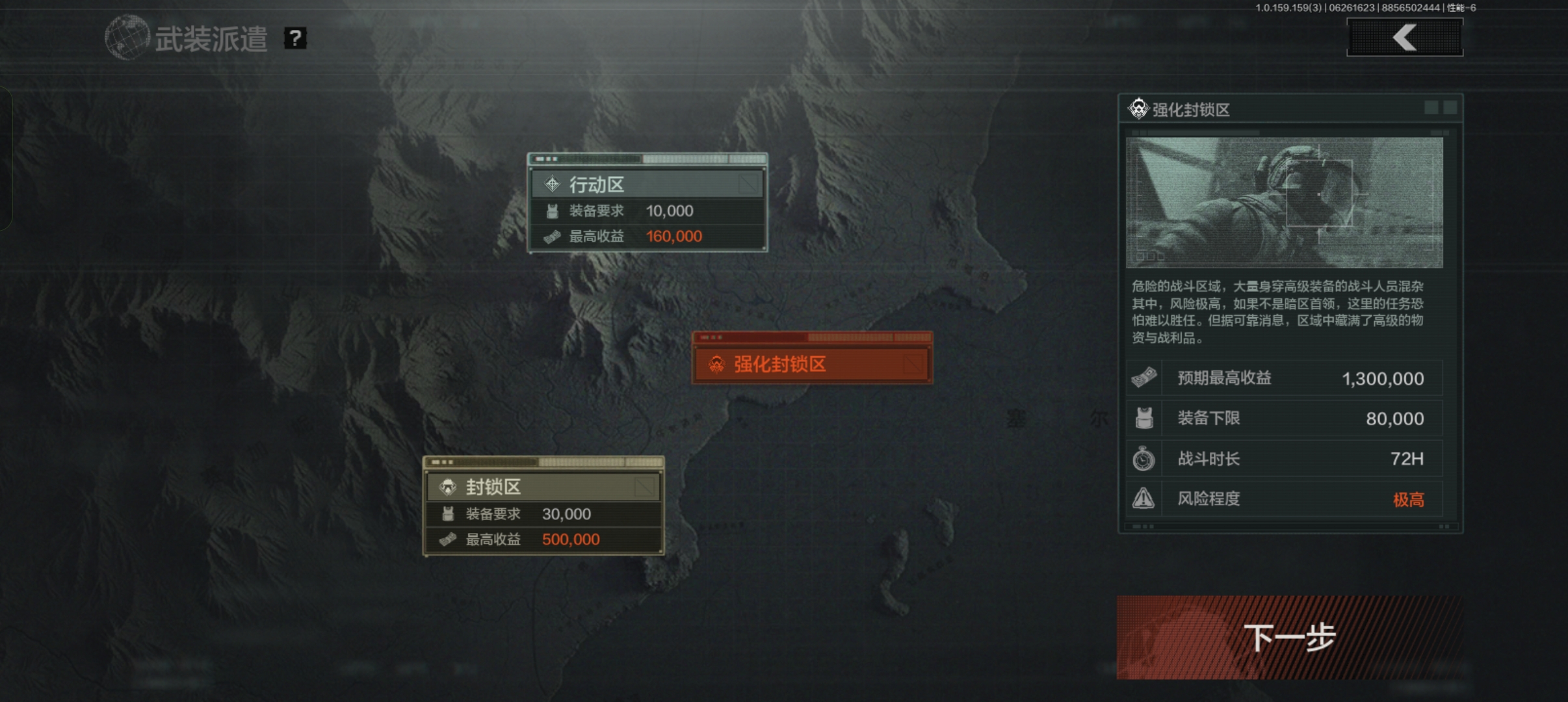1568x702 pixels.
Task: Go back with the arrow button
Action: click(x=1404, y=37)
